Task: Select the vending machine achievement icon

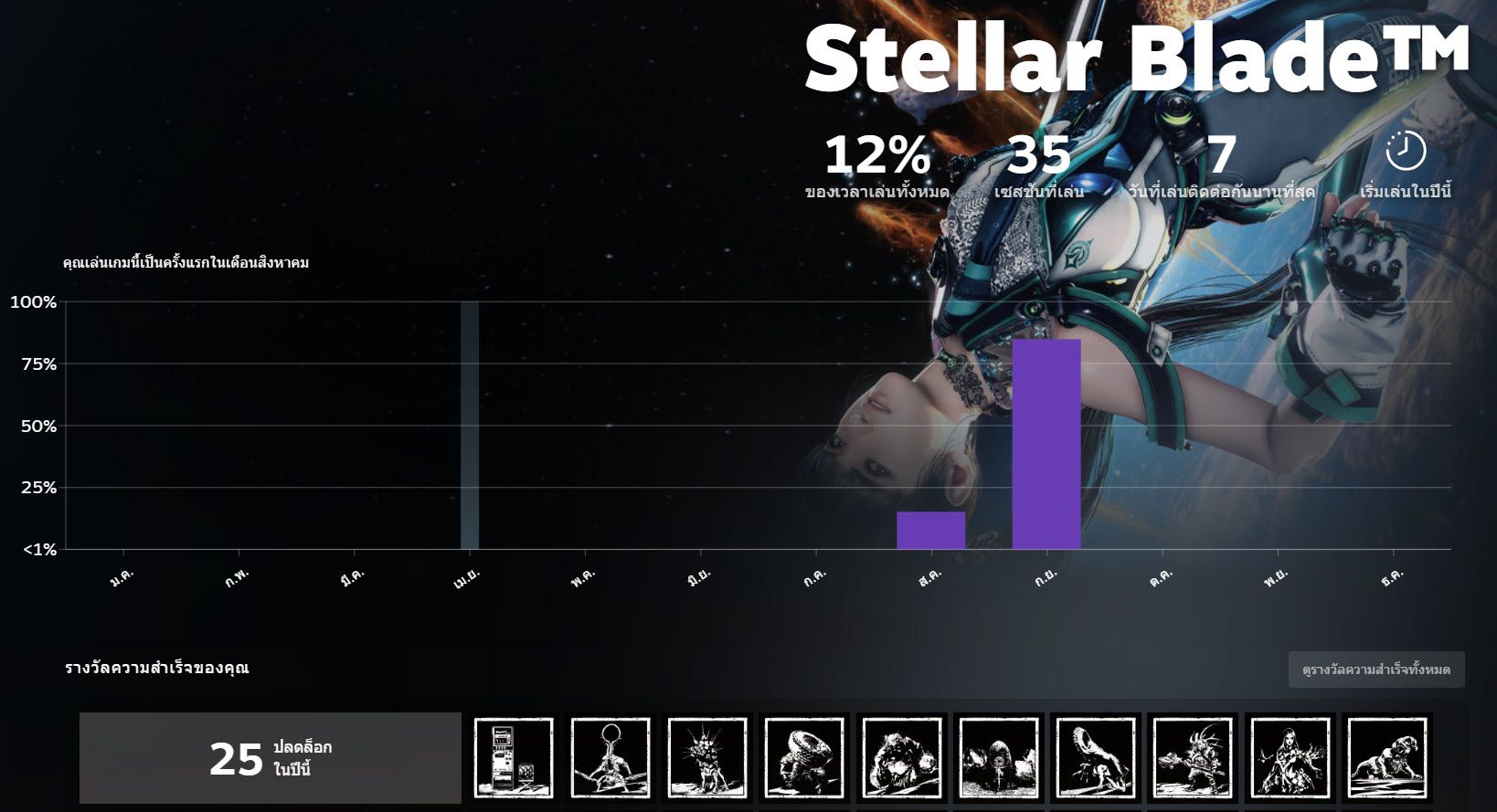Action: point(514,758)
